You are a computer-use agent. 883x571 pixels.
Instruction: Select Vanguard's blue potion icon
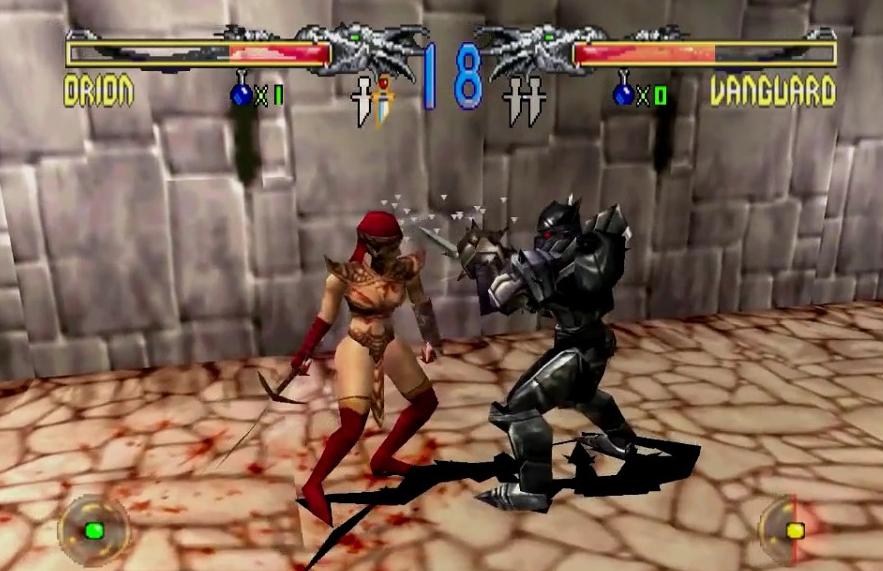click(x=625, y=93)
